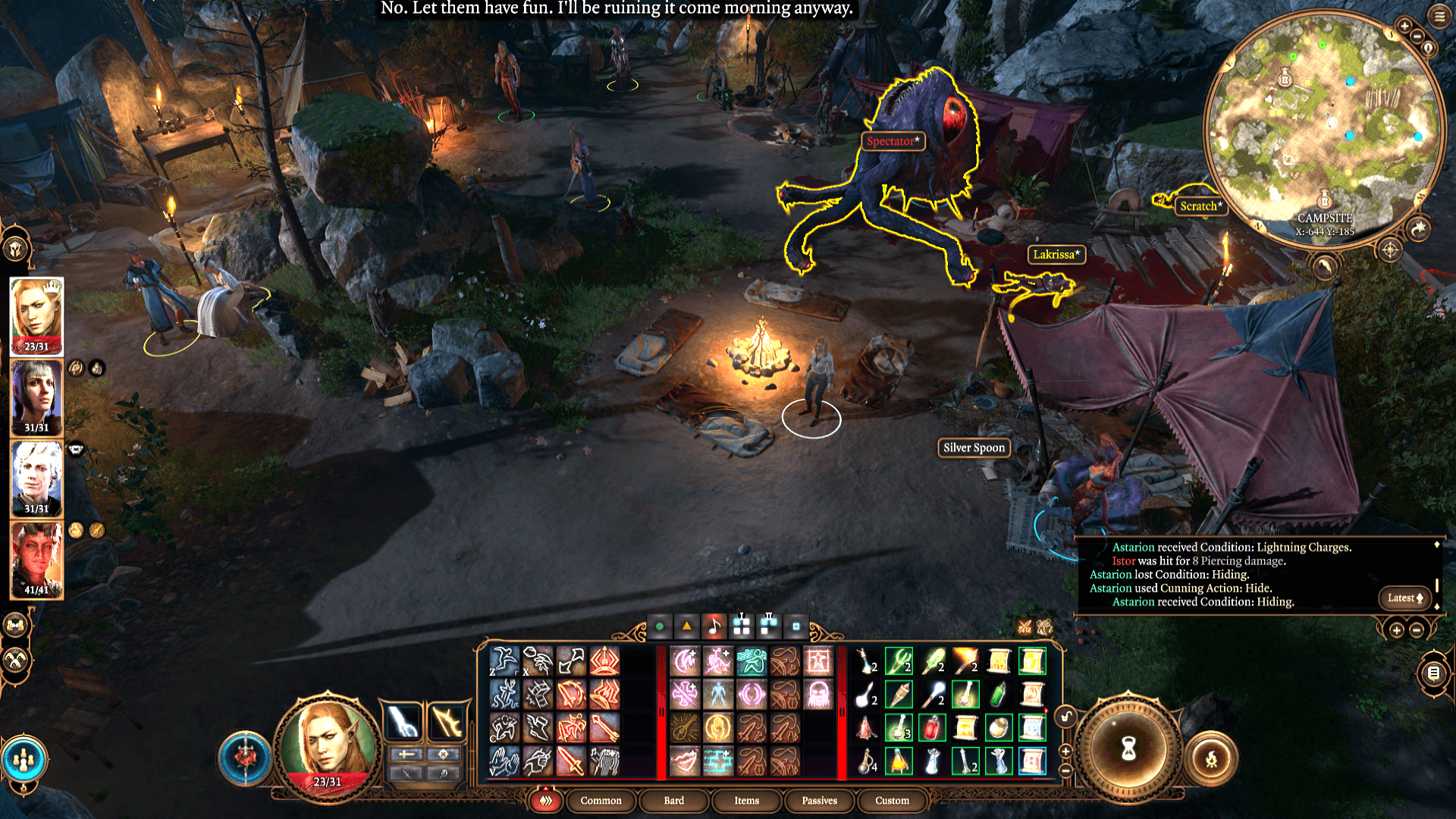Click the hourglass end turn button

[1128, 750]
